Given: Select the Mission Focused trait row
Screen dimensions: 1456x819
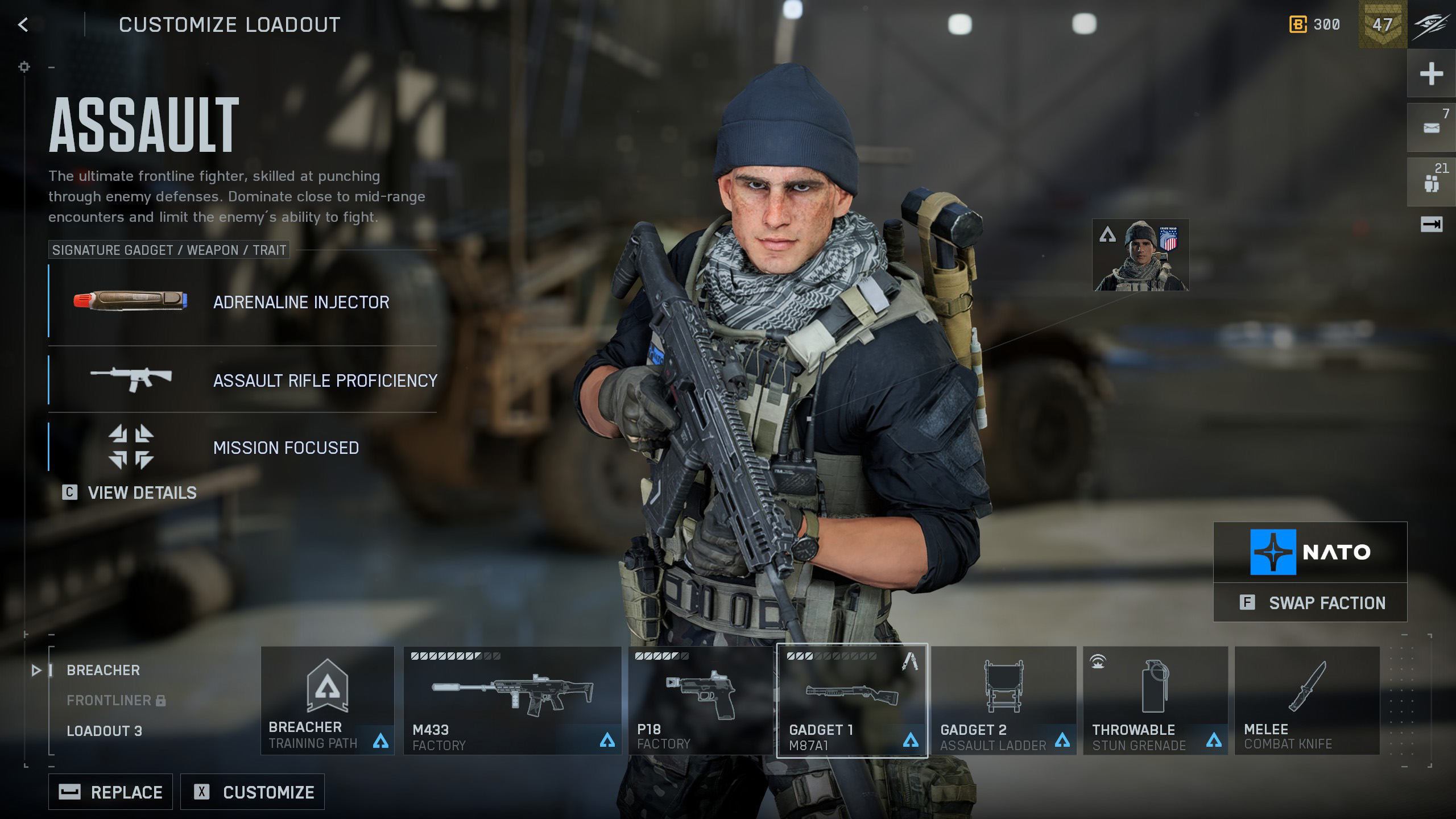Looking at the screenshot, I should click(x=242, y=447).
